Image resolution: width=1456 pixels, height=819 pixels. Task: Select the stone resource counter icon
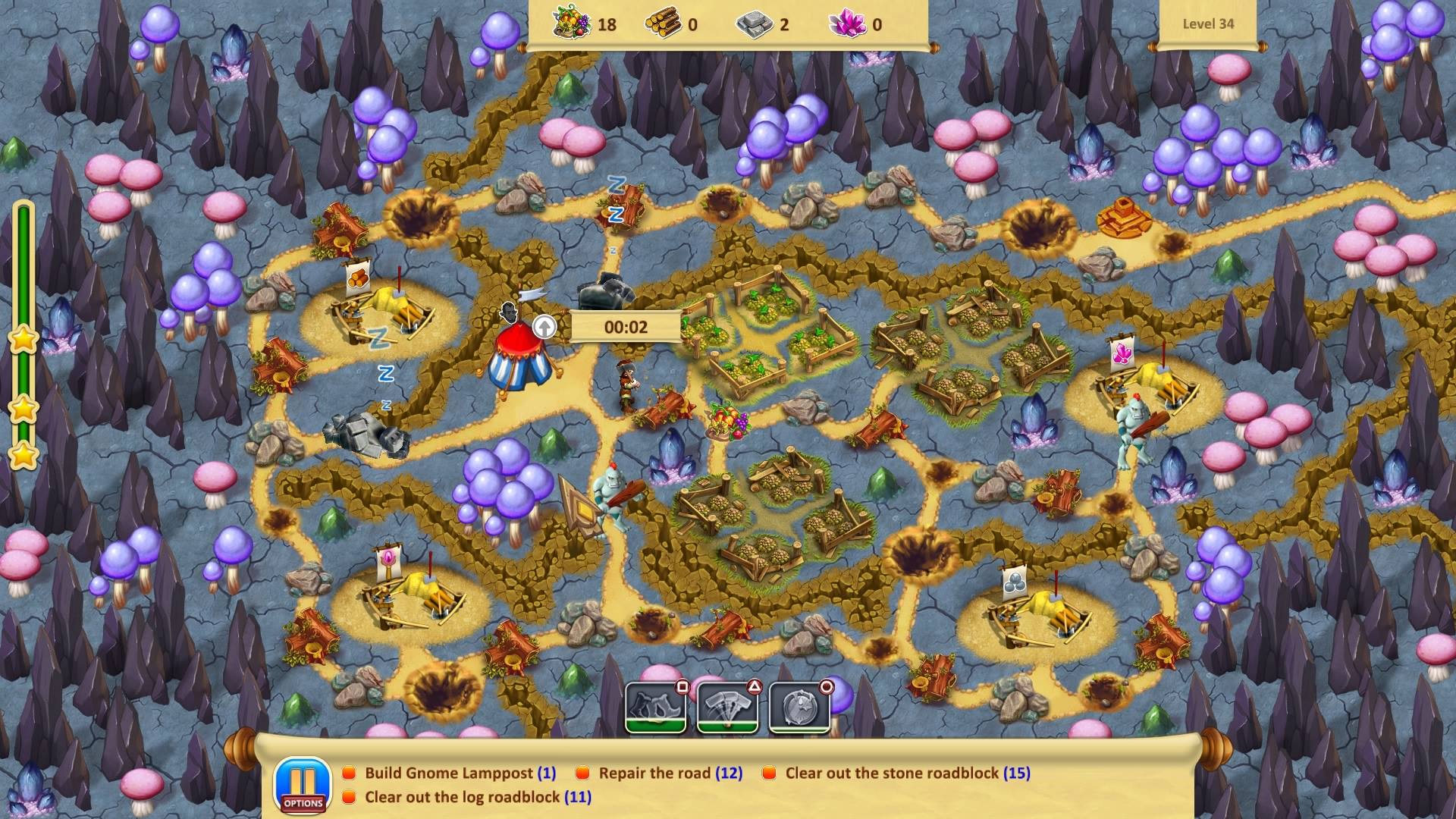point(755,23)
